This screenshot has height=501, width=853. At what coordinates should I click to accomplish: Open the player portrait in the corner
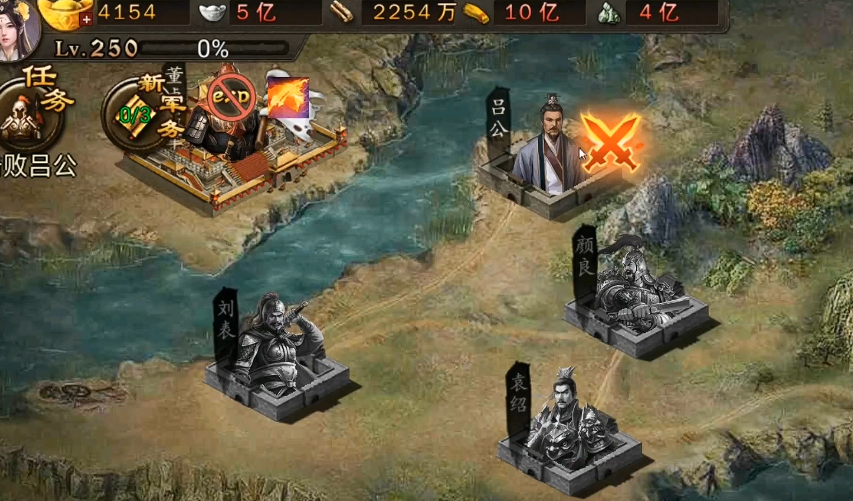click(18, 27)
